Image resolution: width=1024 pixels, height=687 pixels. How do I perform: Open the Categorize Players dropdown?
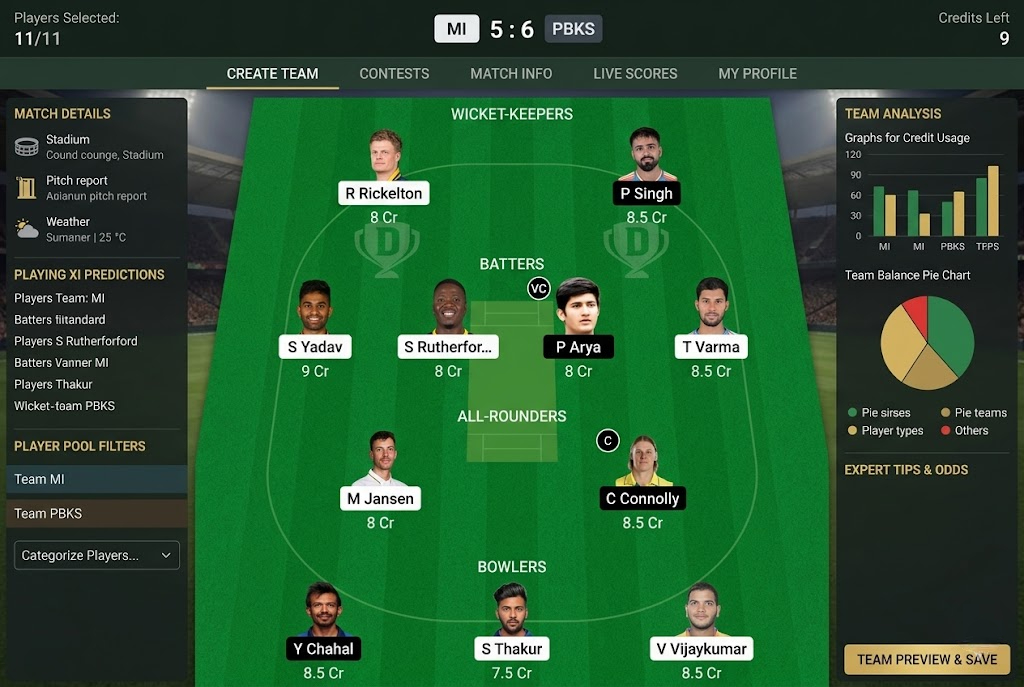click(97, 555)
